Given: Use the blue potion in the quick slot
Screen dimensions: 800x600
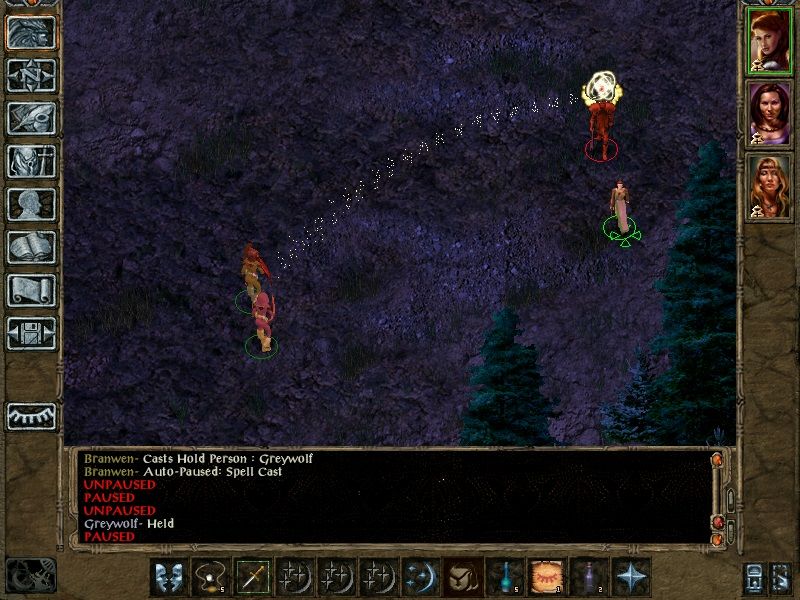Looking at the screenshot, I should tap(505, 578).
